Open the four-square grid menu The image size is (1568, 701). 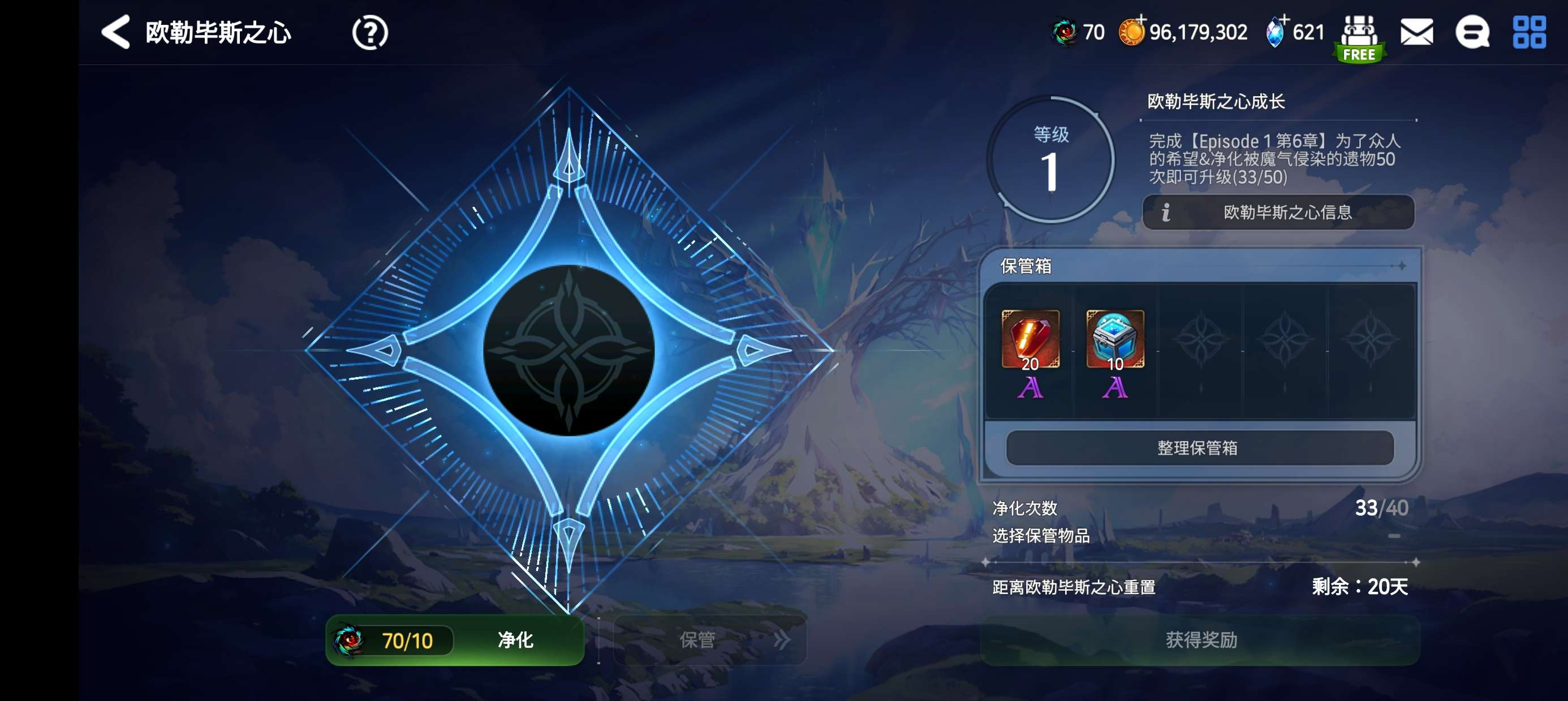pos(1529,32)
